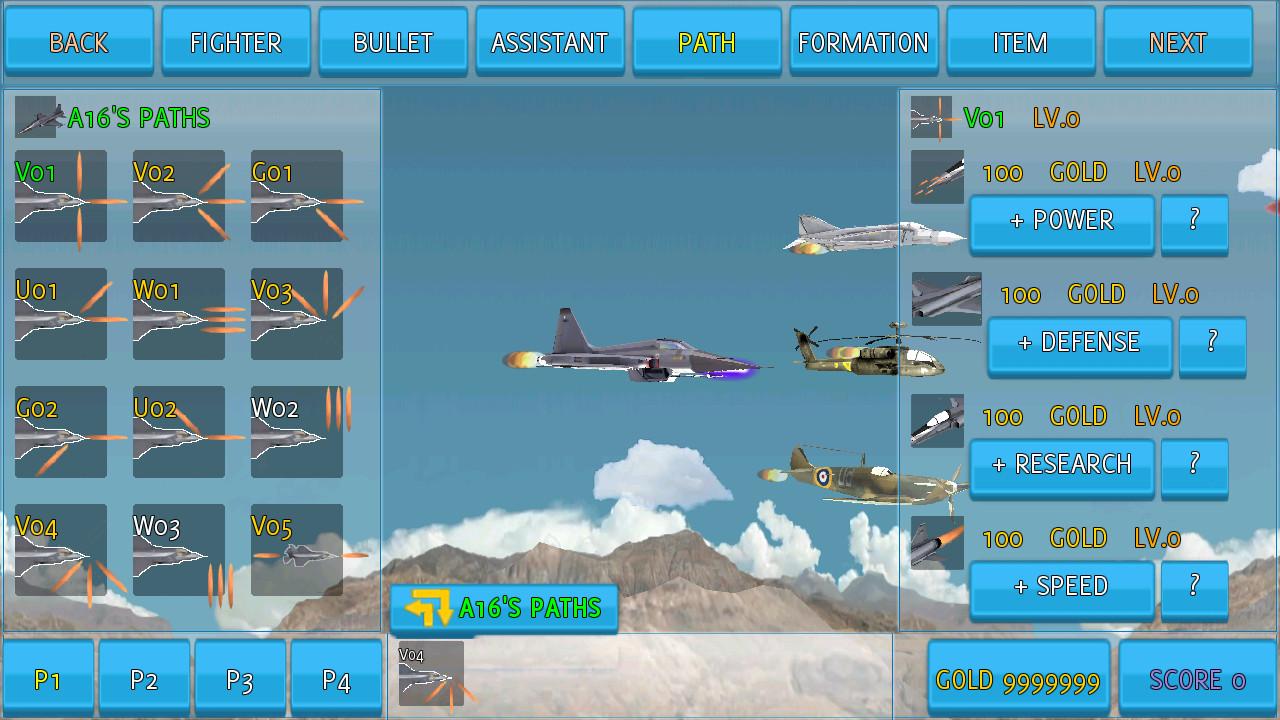
Task: Enable the Vo3 path pattern
Action: (x=296, y=315)
